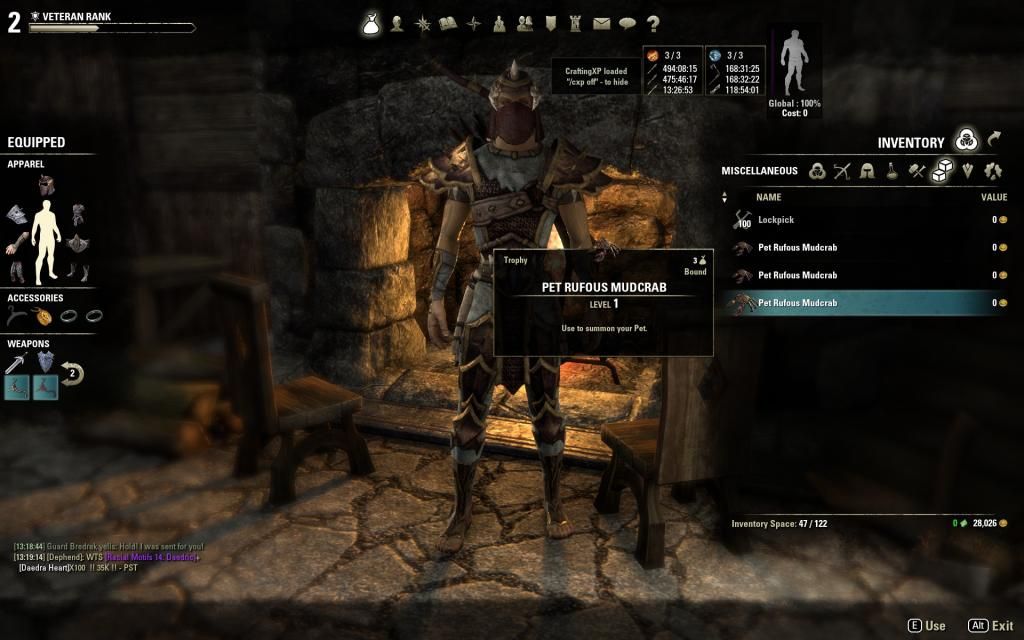The height and width of the screenshot is (640, 1024).
Task: Click the equipped sword weapon slot
Action: [x=16, y=363]
